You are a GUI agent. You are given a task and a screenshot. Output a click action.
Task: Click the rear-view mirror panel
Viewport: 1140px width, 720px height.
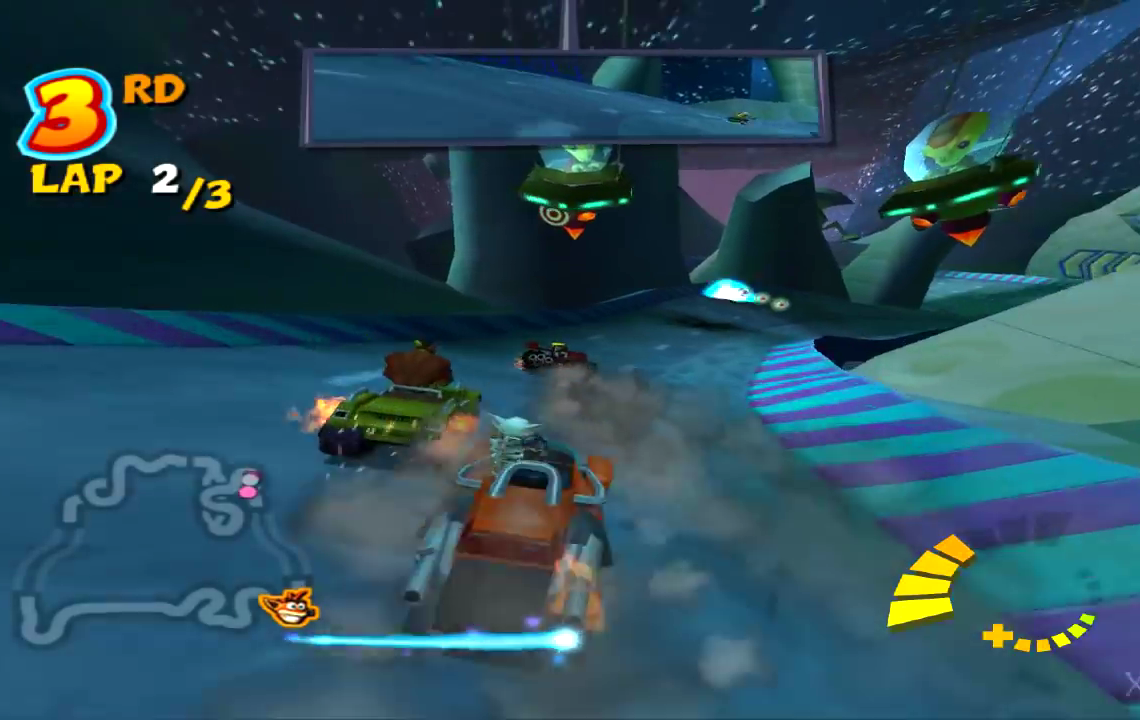565,96
